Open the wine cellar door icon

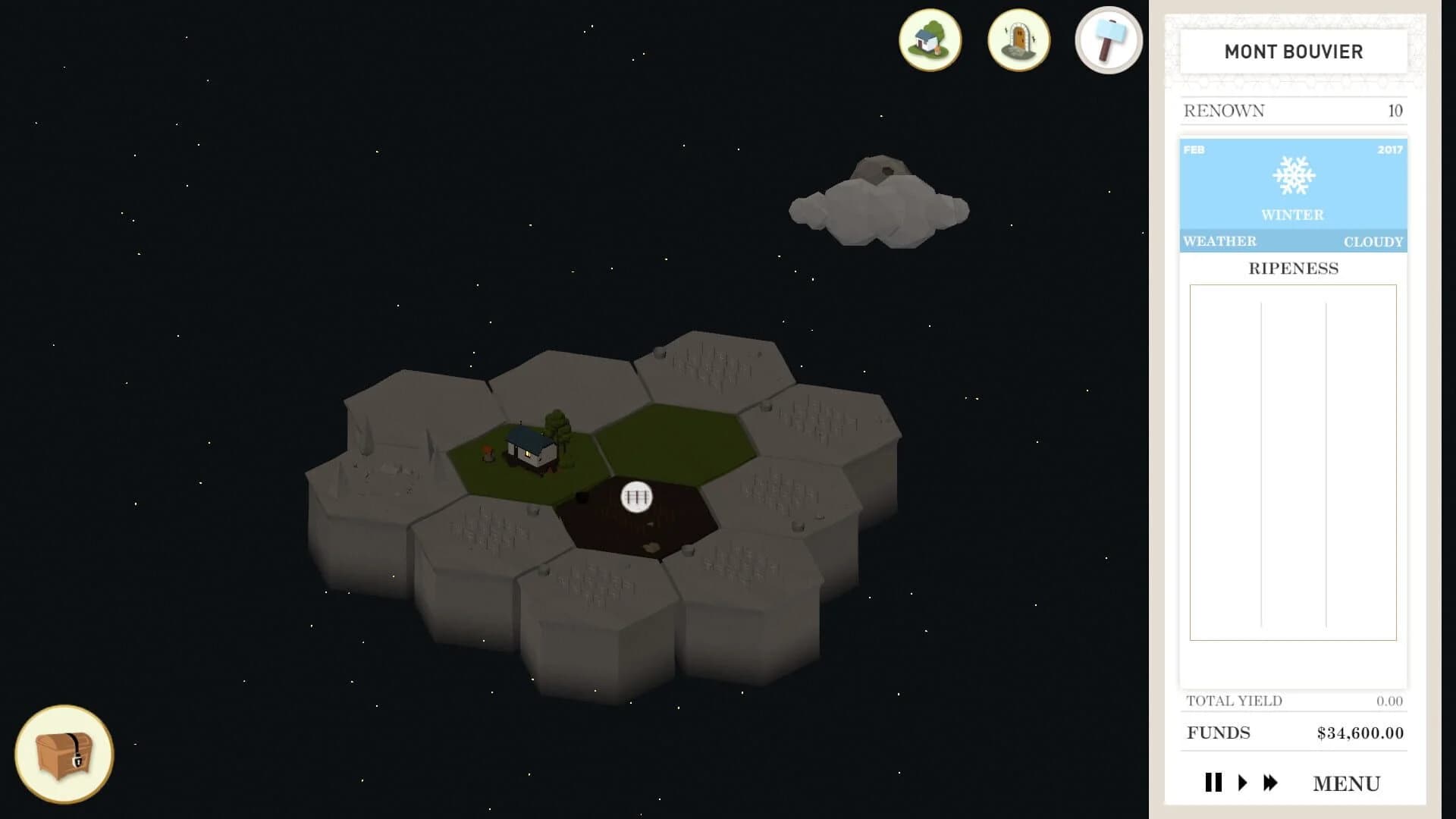[1019, 42]
